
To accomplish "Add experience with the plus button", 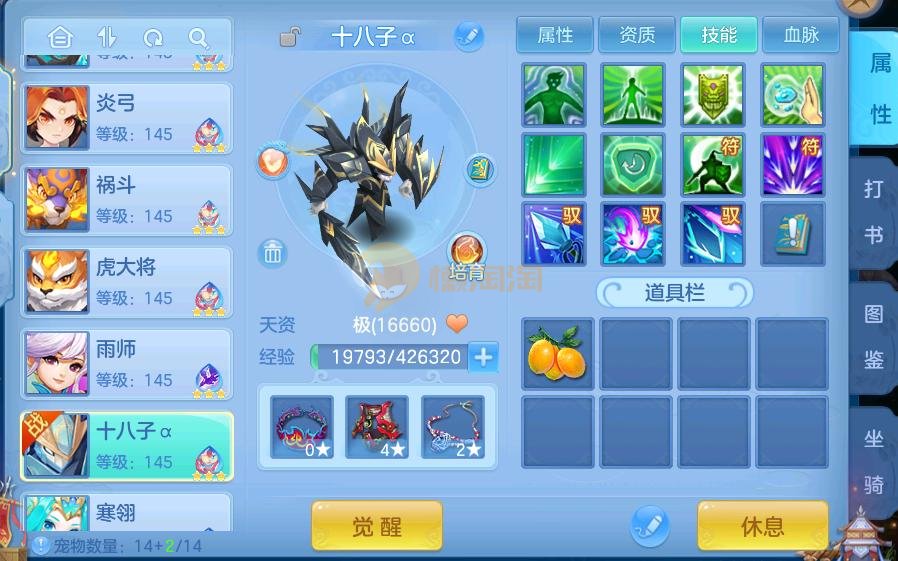I will (484, 357).
